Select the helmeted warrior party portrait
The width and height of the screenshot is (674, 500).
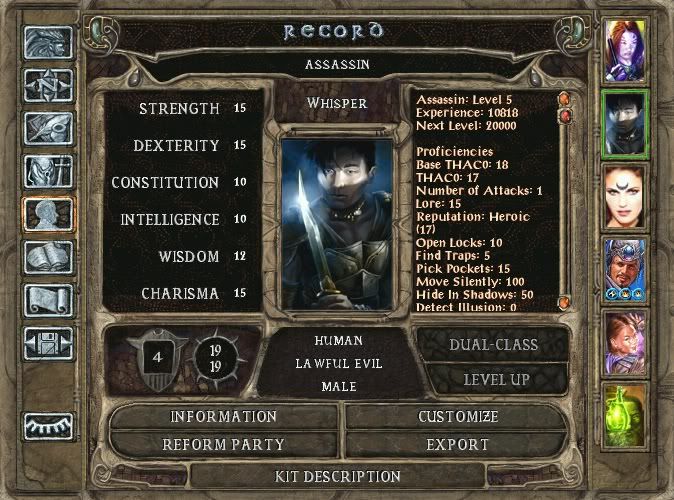click(x=627, y=270)
